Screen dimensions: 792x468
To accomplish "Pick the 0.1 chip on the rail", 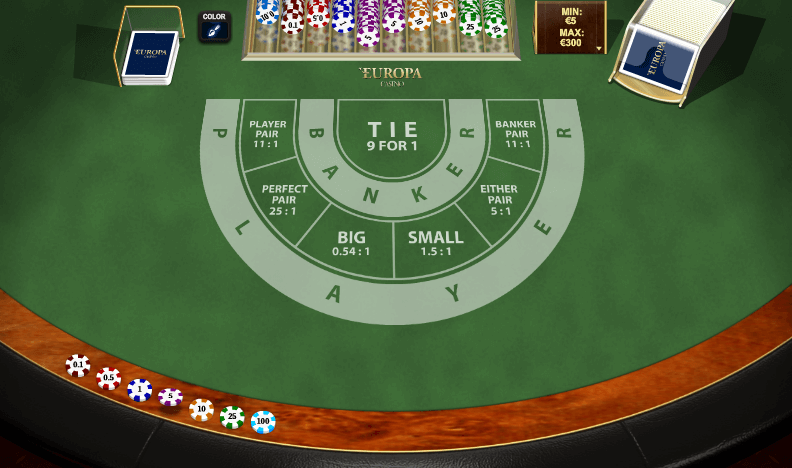I will tap(78, 366).
